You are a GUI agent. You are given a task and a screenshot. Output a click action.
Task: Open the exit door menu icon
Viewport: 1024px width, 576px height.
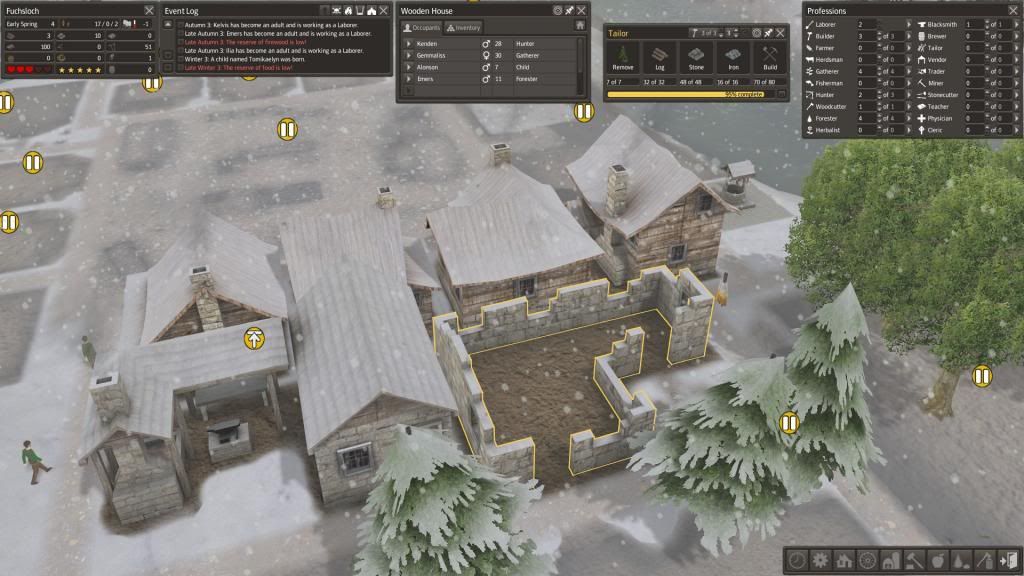point(1010,560)
